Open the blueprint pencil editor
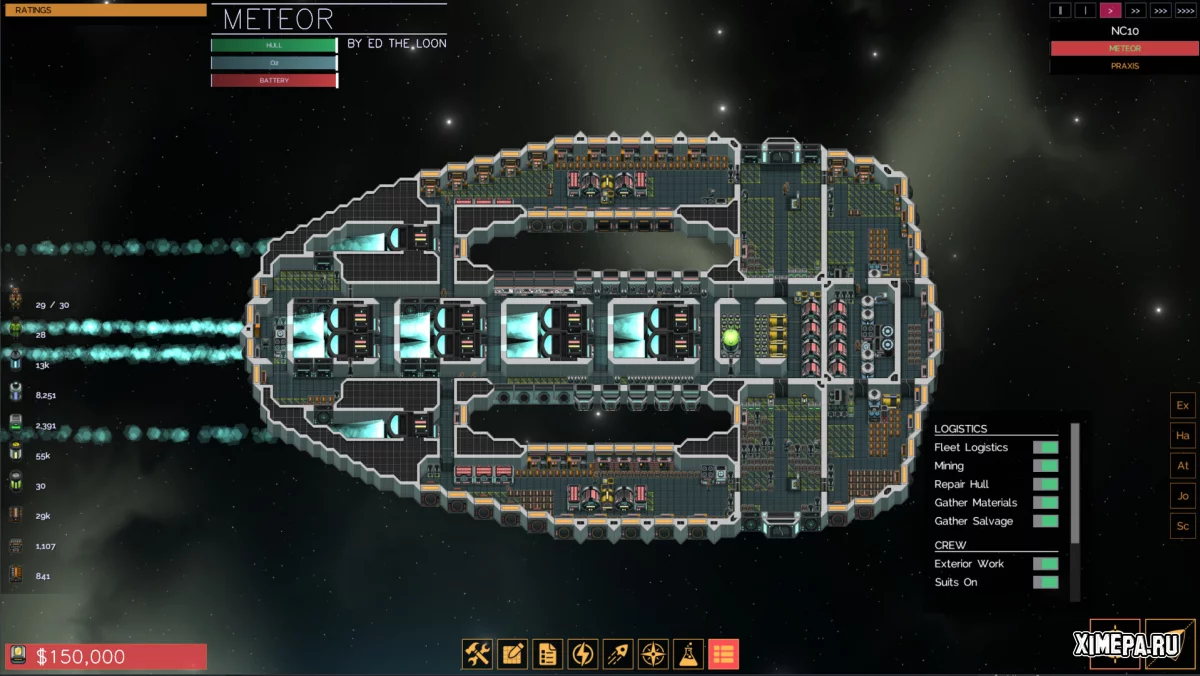Viewport: 1200px width, 676px height. [x=512, y=654]
